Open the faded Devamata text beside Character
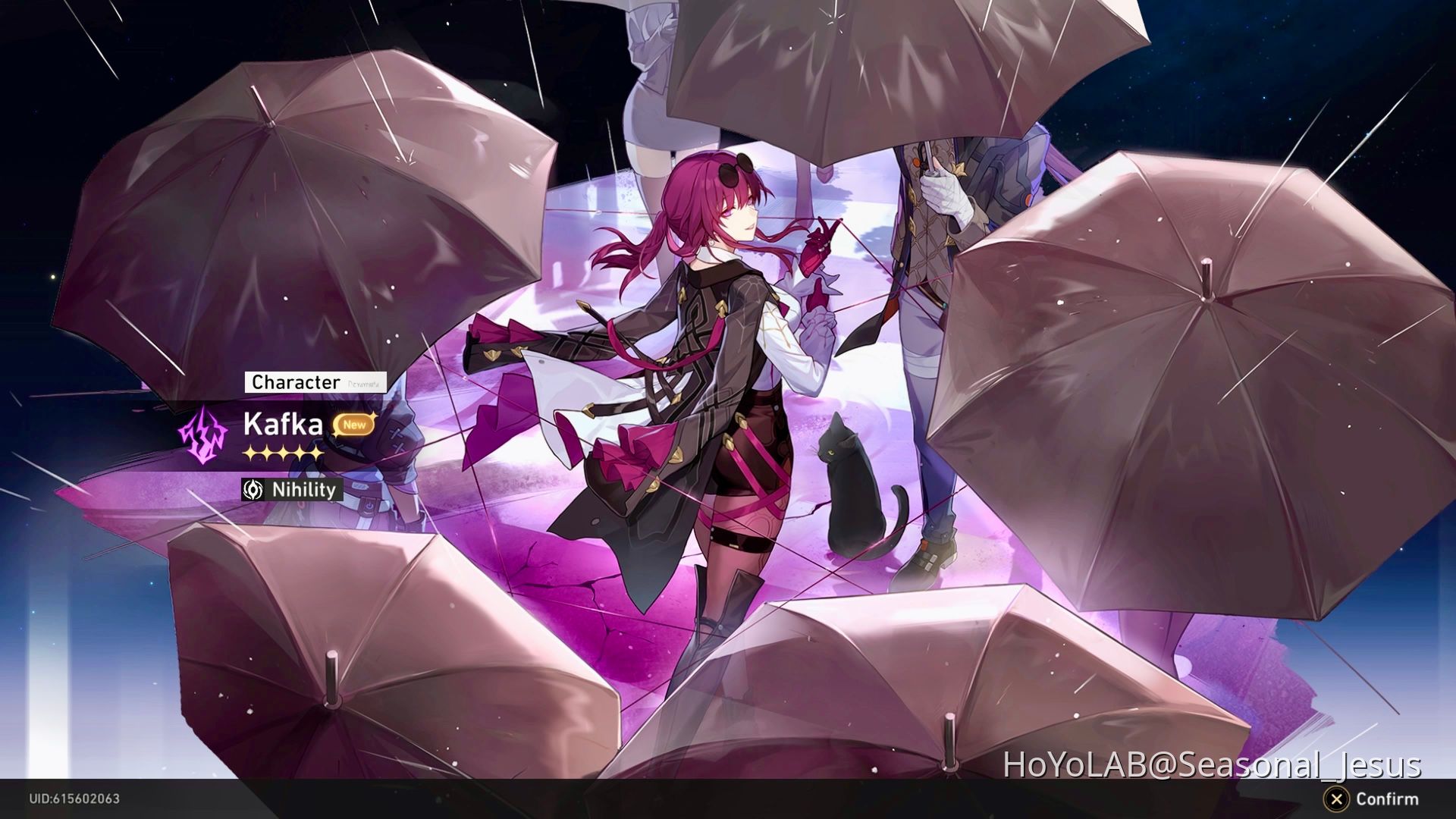The width and height of the screenshot is (1456, 819). click(x=364, y=384)
